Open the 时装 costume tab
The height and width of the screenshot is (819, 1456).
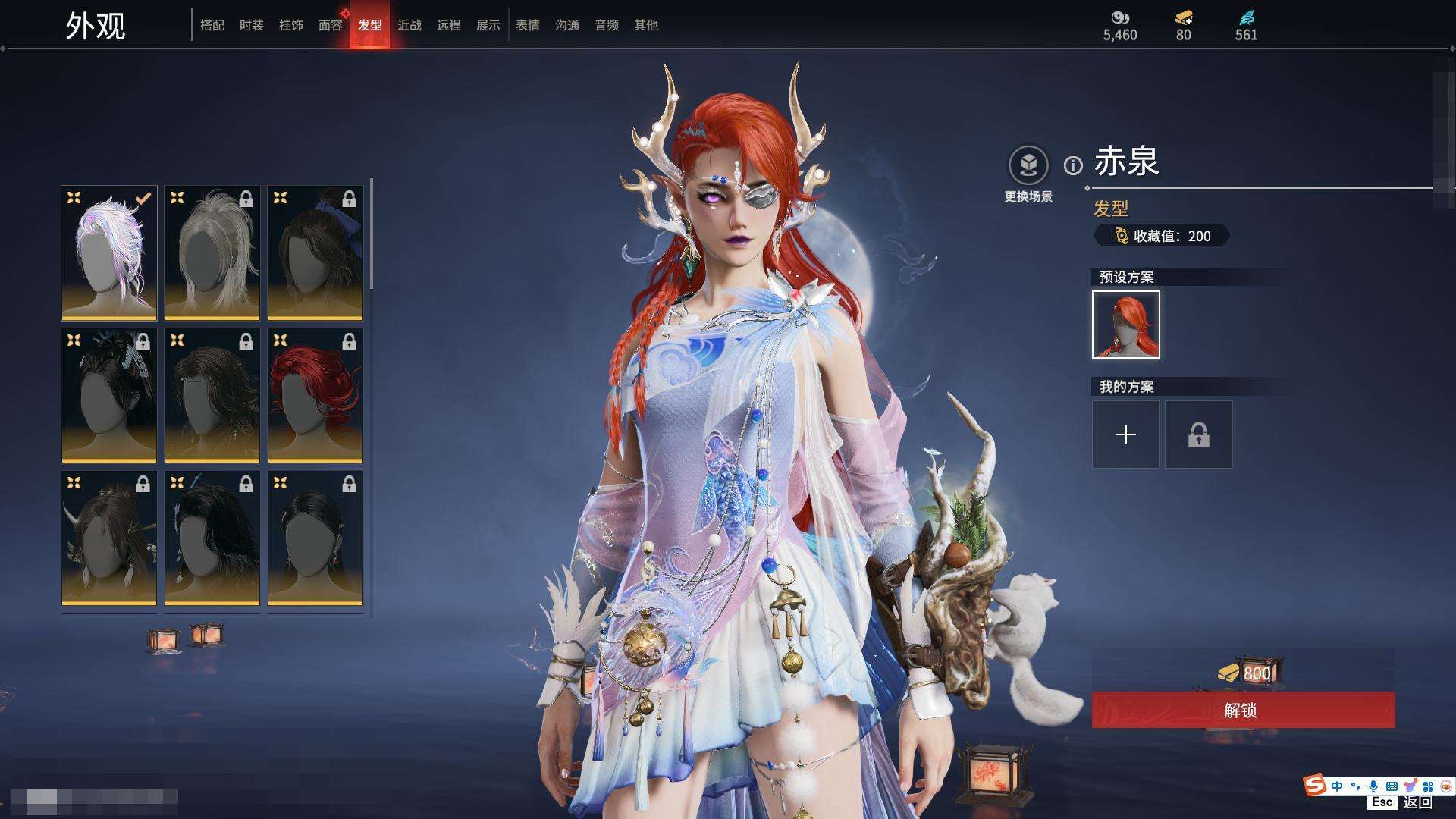252,25
